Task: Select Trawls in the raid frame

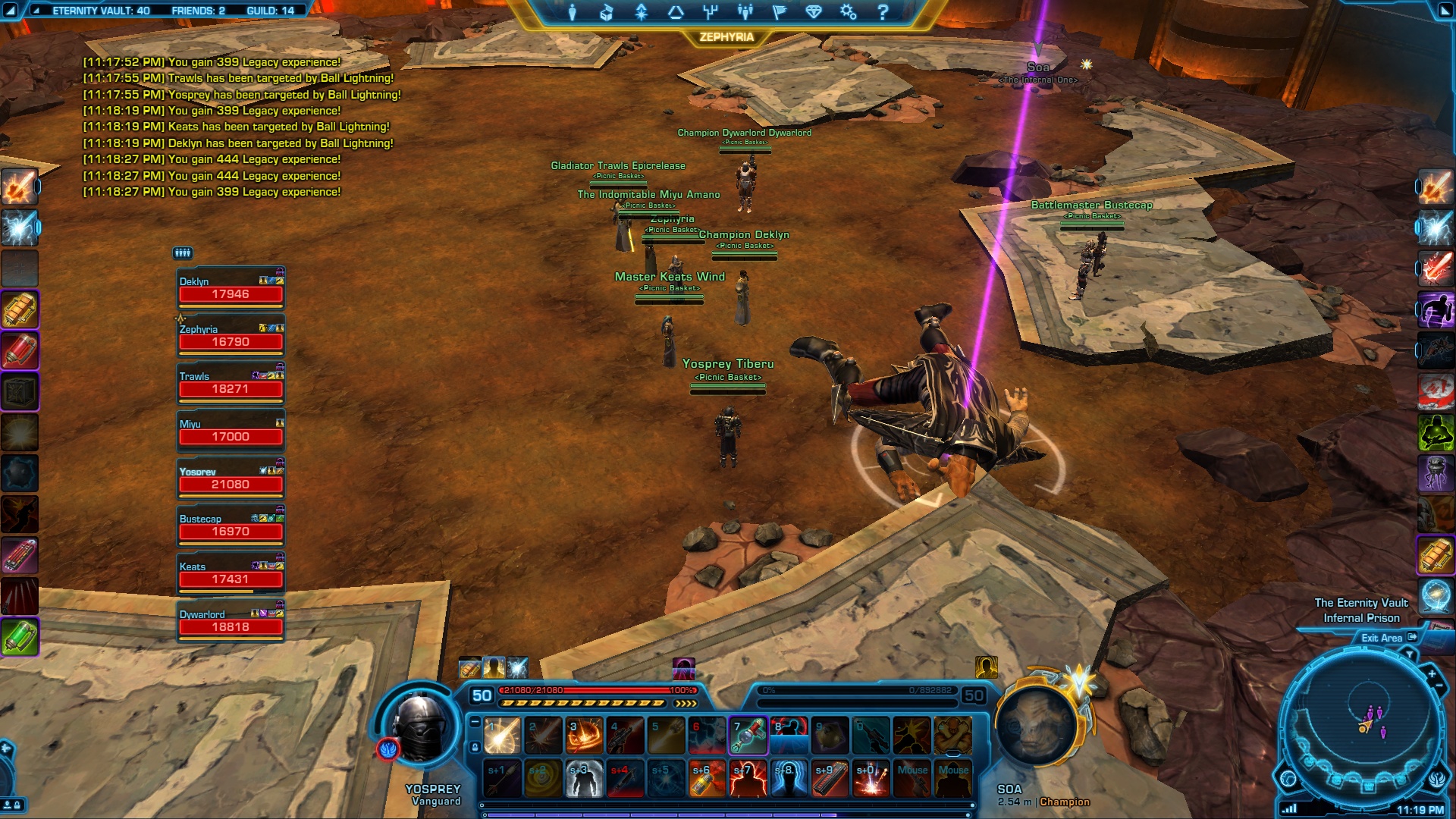Action: coord(231,383)
